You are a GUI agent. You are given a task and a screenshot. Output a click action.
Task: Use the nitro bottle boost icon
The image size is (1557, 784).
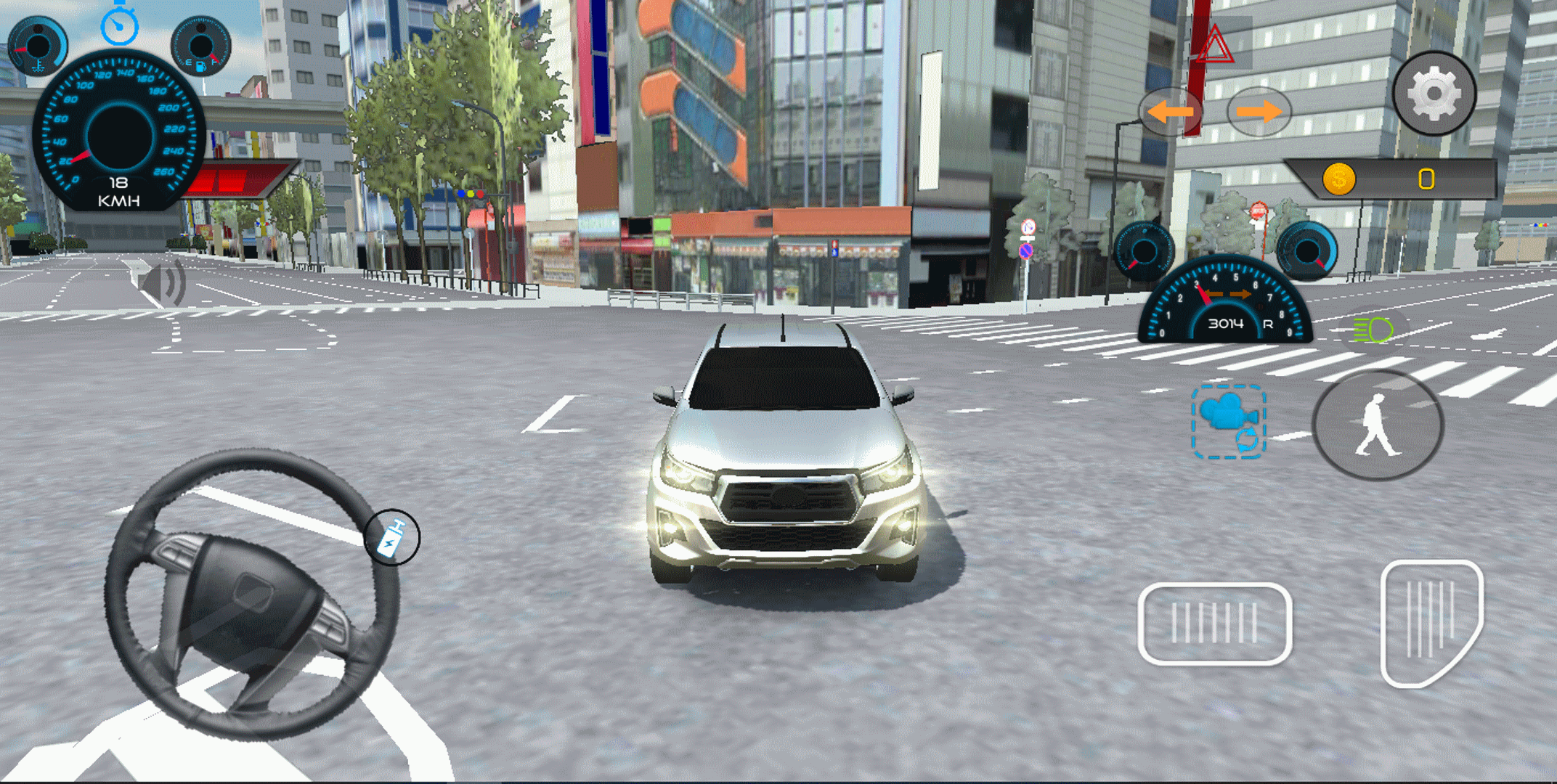click(x=391, y=537)
